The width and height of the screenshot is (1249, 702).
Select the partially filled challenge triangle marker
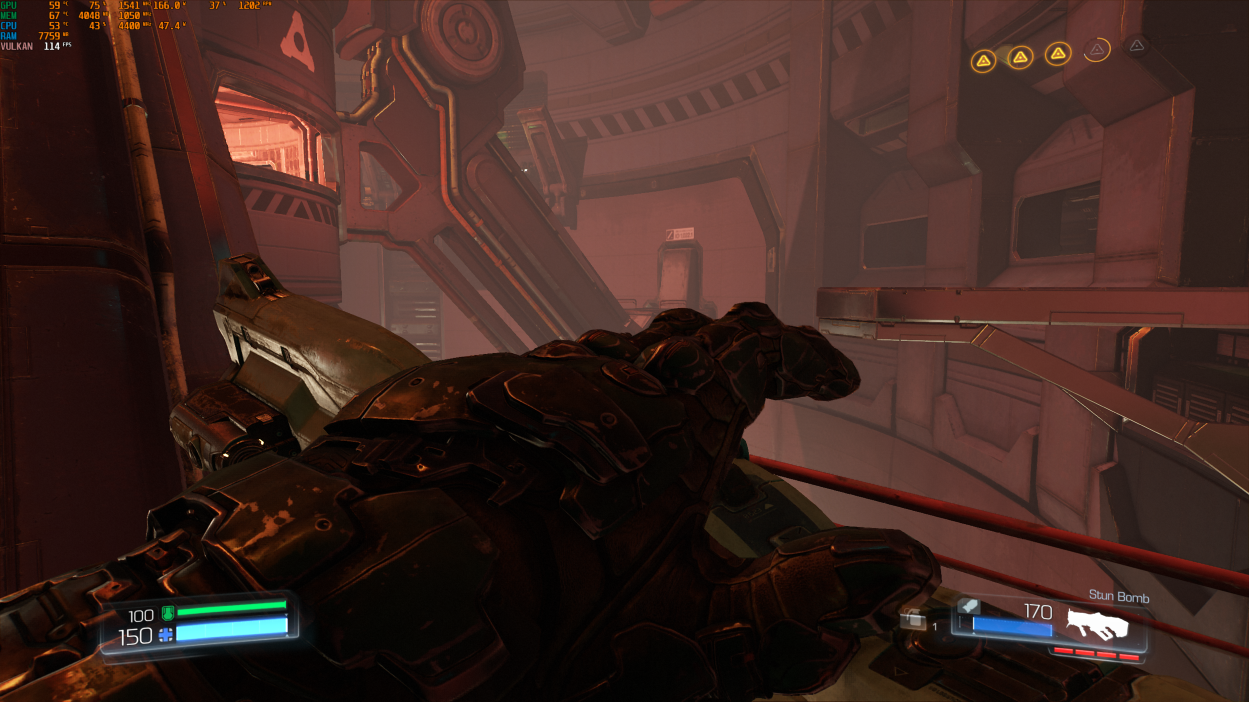(1097, 49)
